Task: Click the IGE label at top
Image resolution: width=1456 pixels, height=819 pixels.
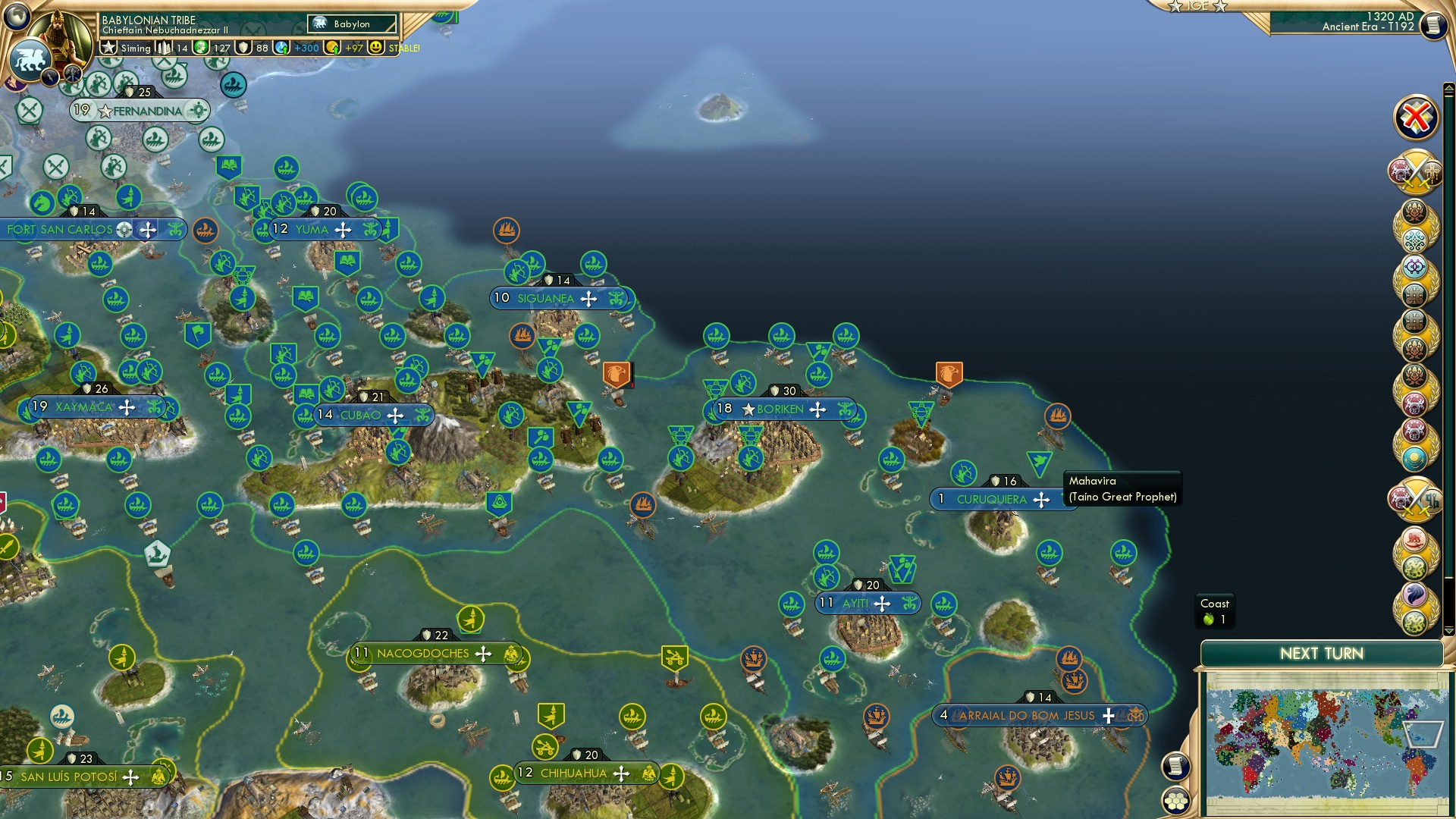Action: (1197, 6)
